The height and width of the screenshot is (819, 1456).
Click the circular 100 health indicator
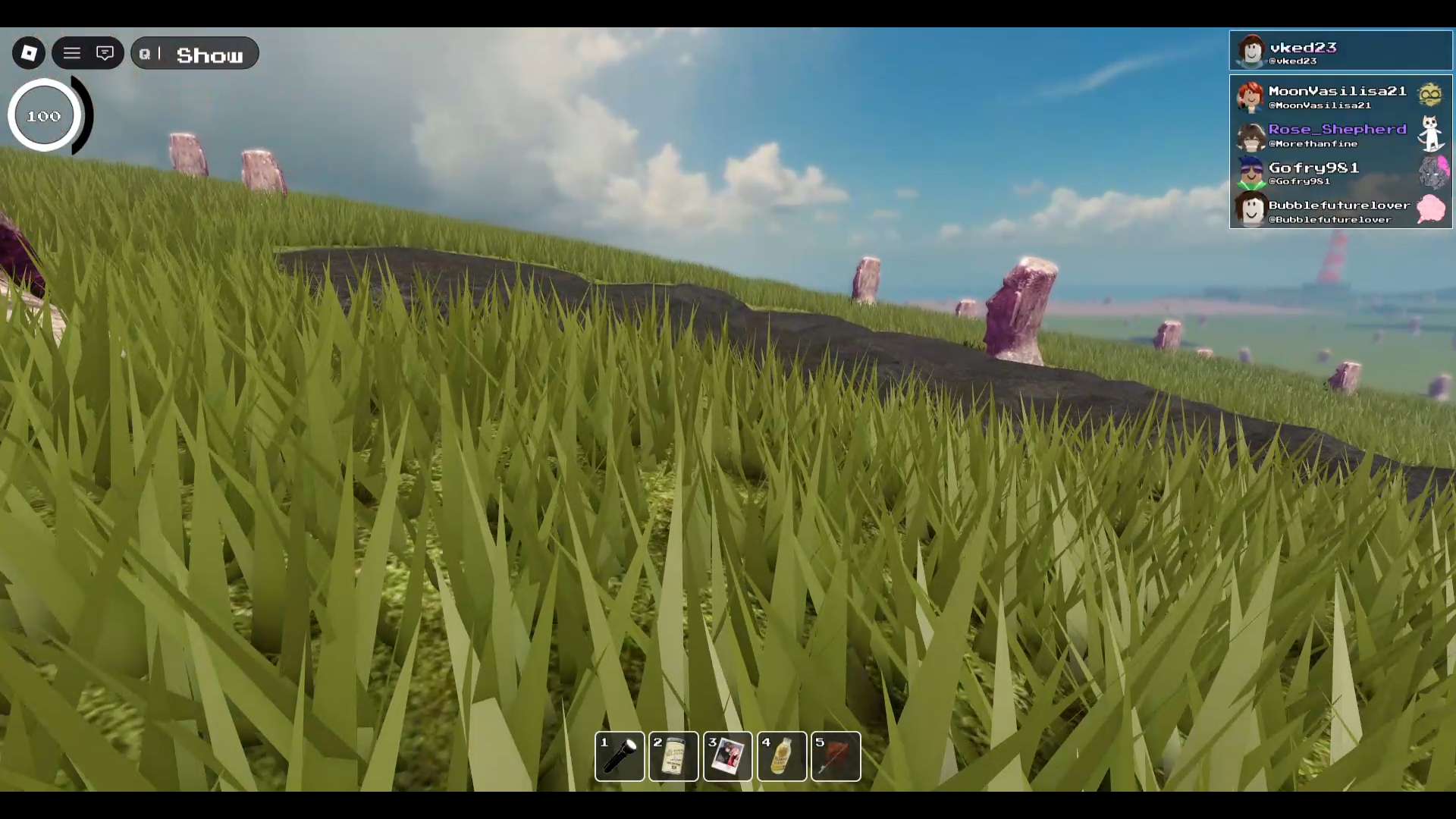[43, 115]
